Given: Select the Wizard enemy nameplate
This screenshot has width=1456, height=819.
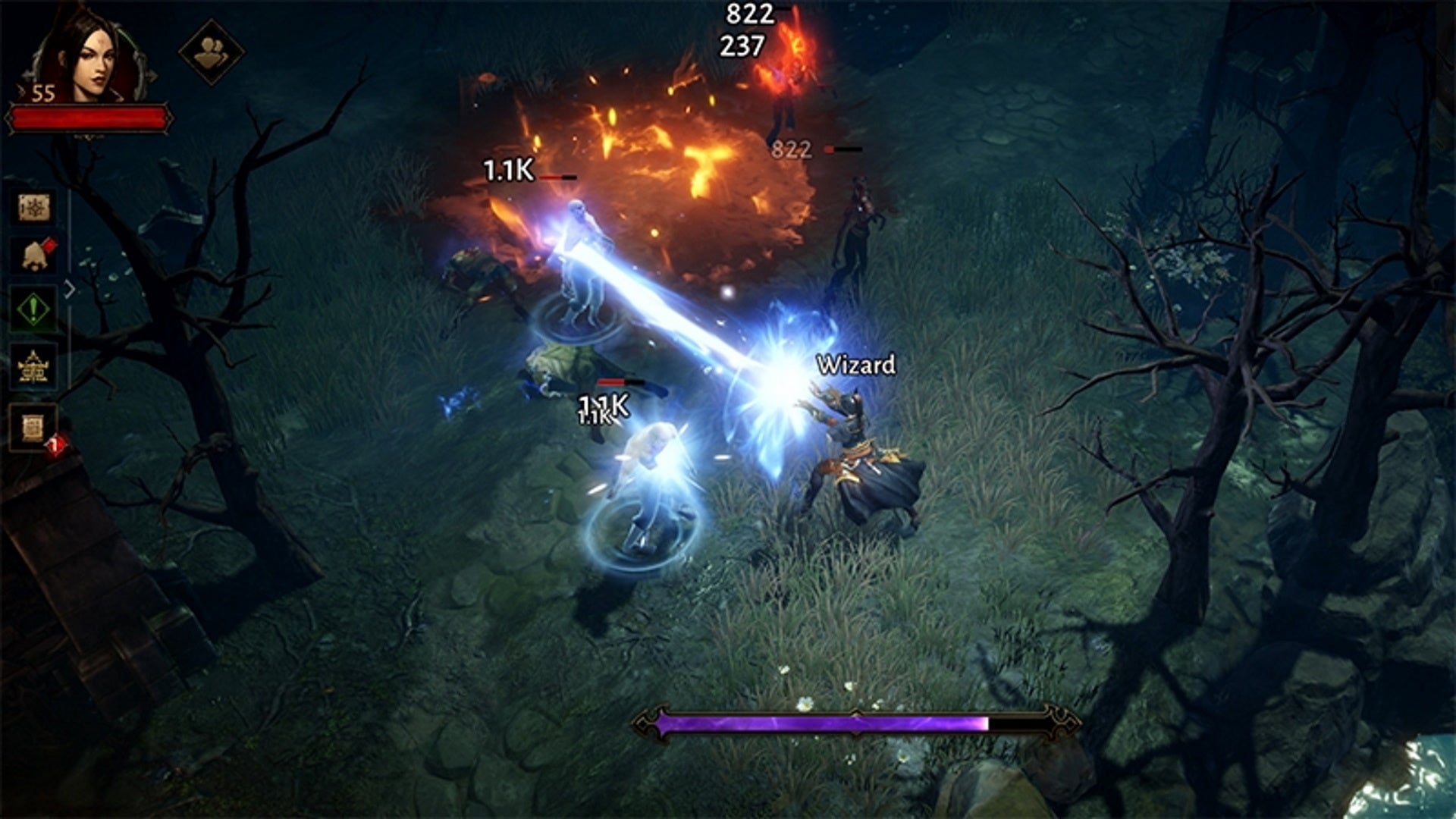Looking at the screenshot, I should [x=855, y=365].
